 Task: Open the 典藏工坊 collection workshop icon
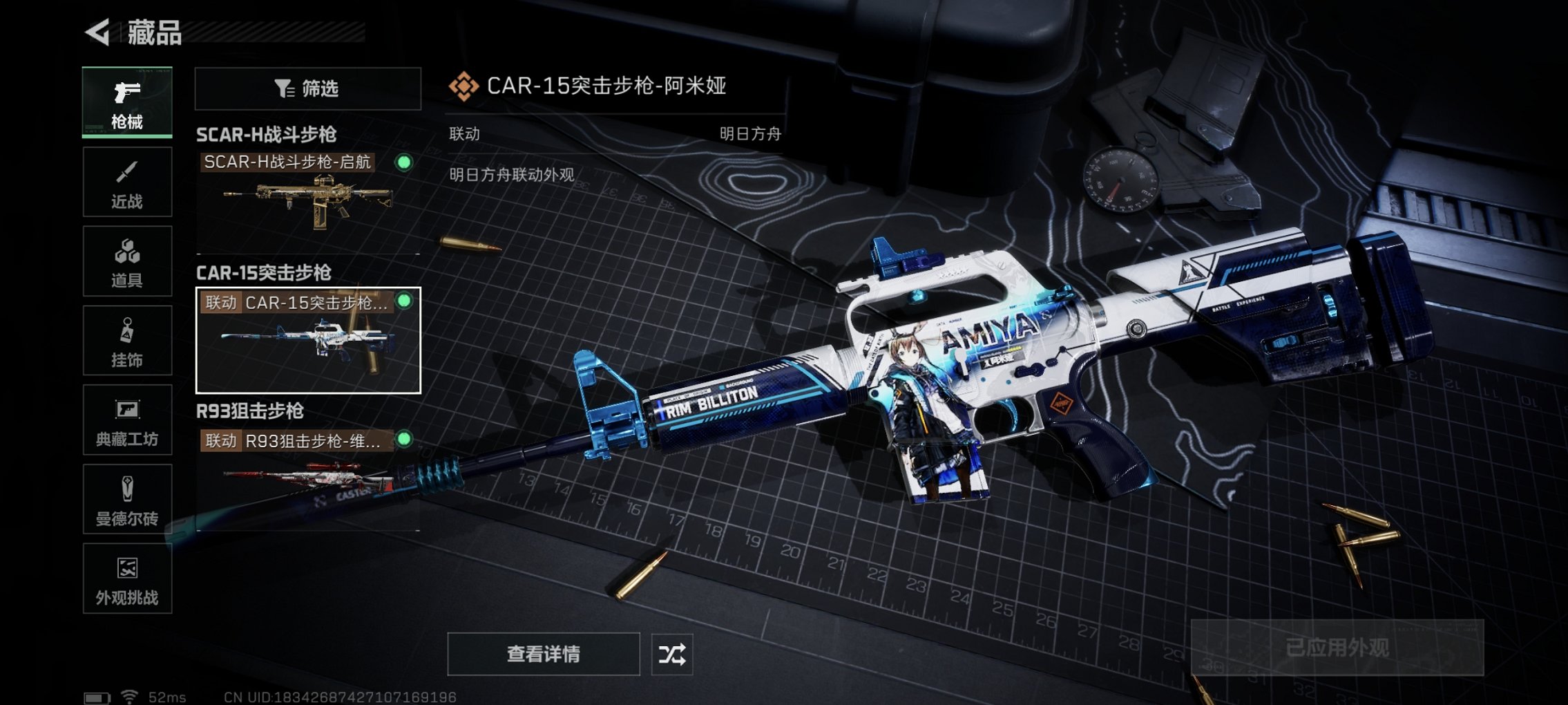click(x=126, y=420)
